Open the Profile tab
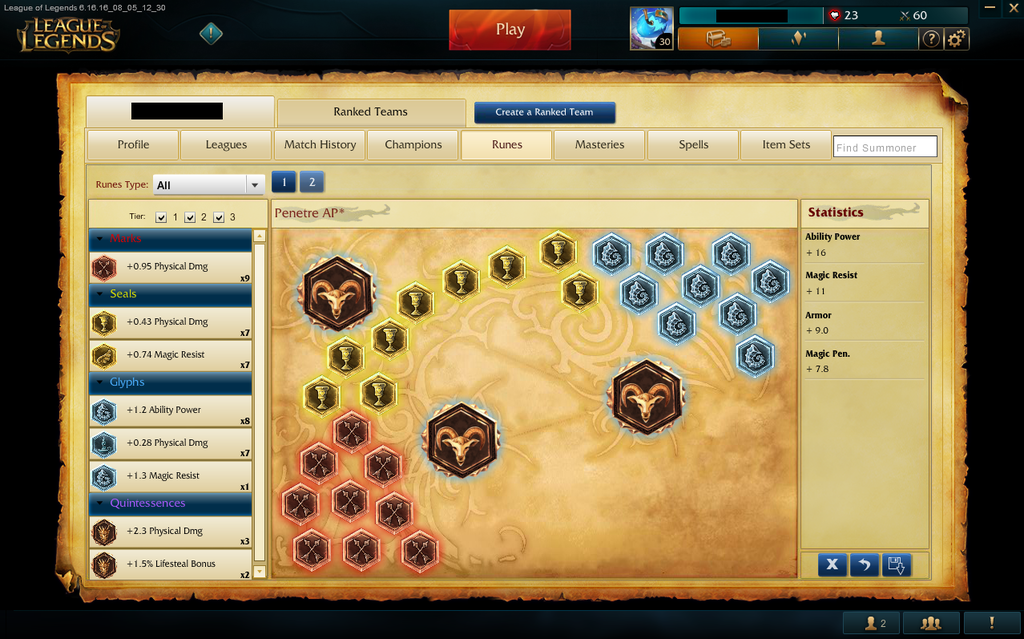The height and width of the screenshot is (639, 1024). tap(133, 145)
